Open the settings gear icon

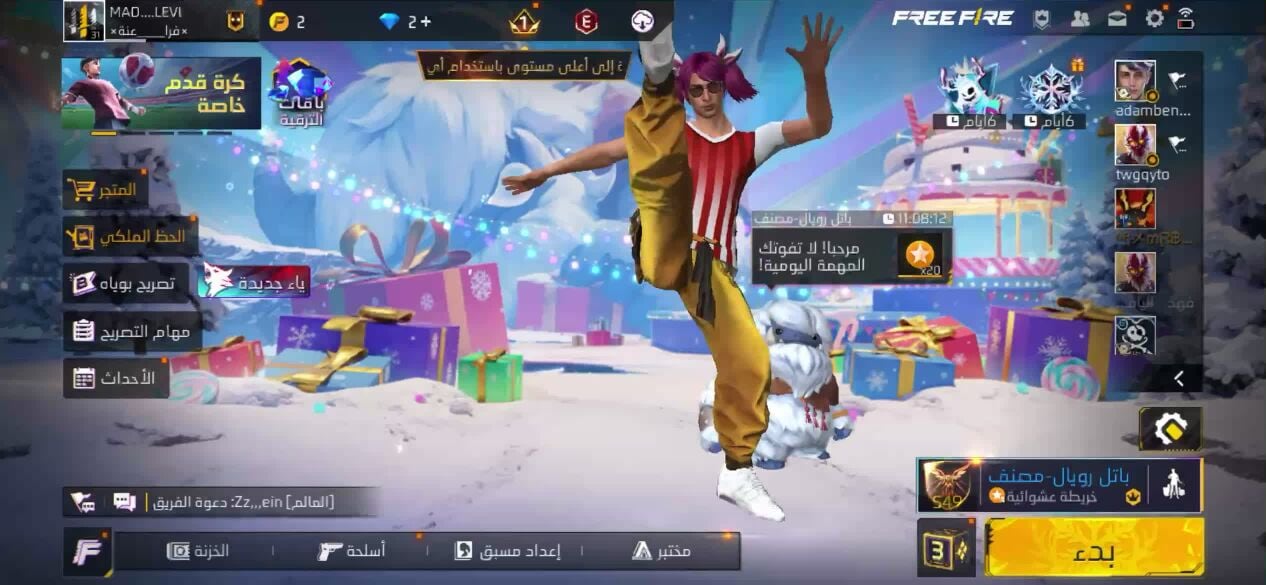pyautogui.click(x=1154, y=18)
